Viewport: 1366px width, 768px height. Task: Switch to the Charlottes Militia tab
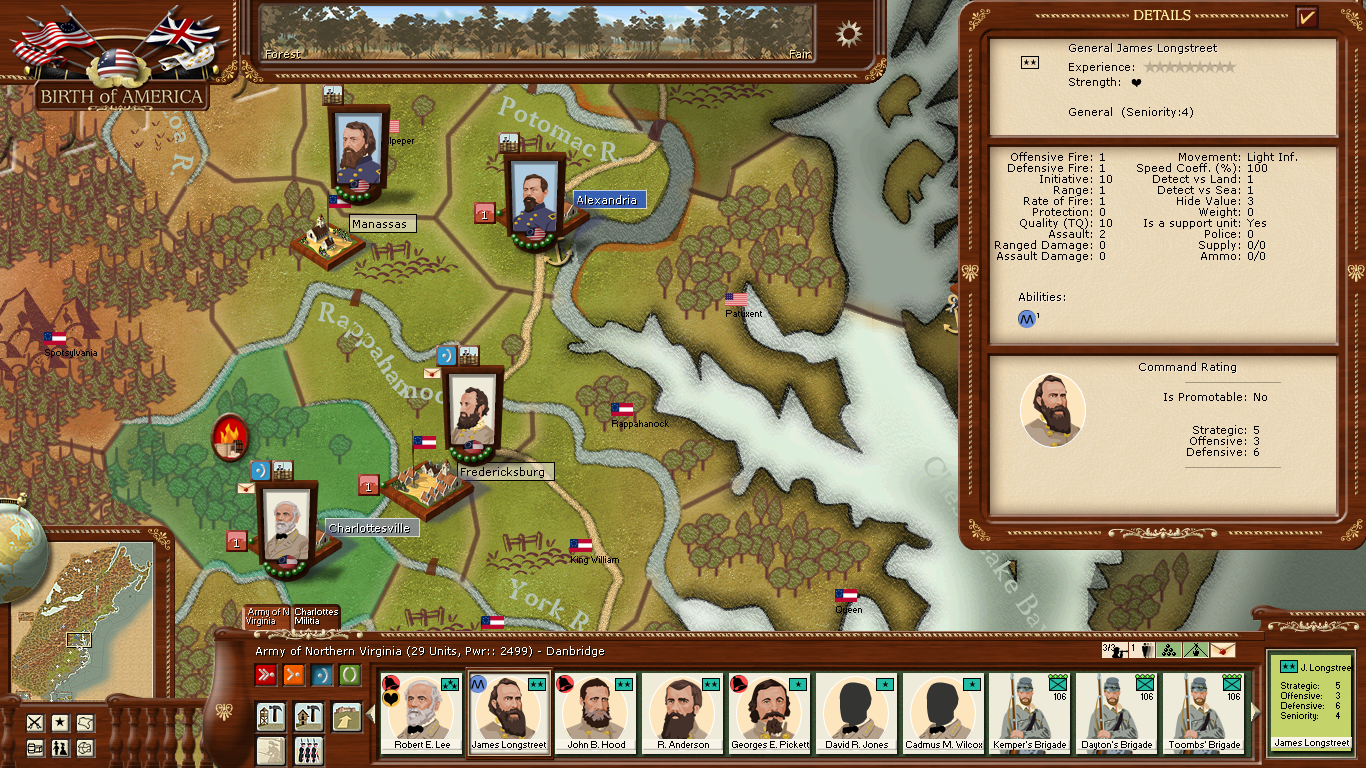pos(316,616)
